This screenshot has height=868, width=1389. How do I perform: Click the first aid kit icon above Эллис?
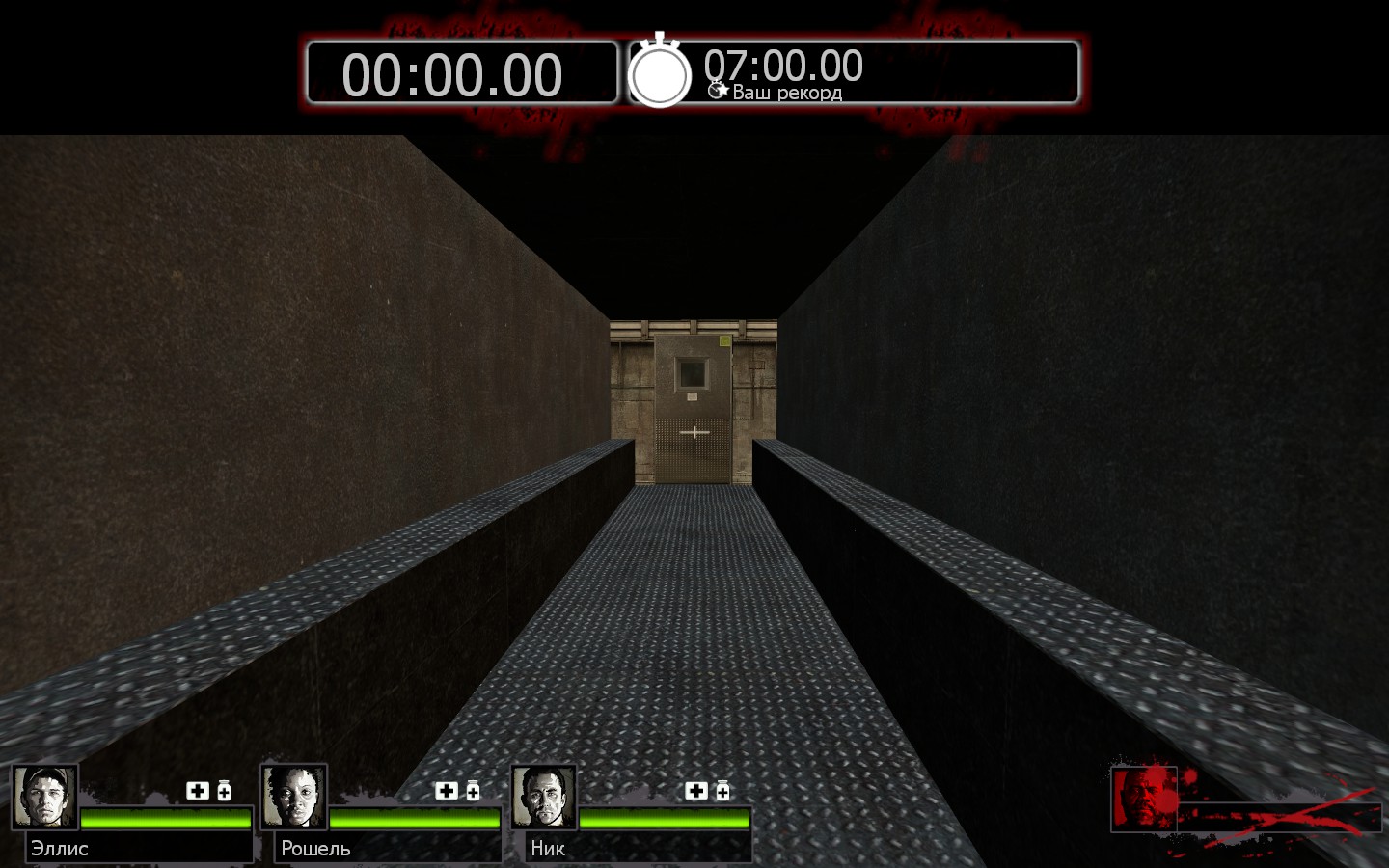pos(198,791)
